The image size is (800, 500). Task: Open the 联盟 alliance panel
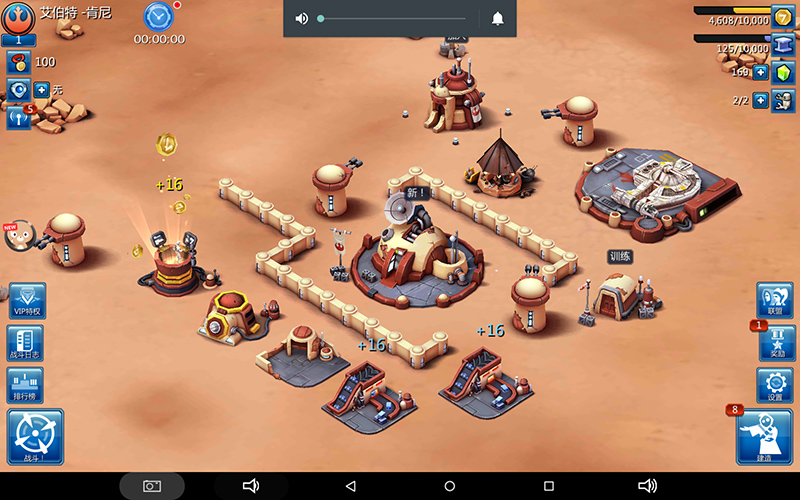776,300
